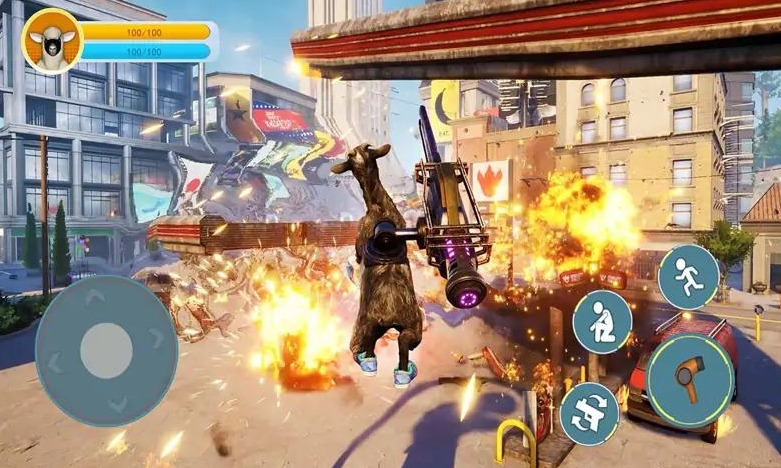Tap the weapon swap arrows button
Image resolution: width=781 pixels, height=468 pixels.
[589, 414]
